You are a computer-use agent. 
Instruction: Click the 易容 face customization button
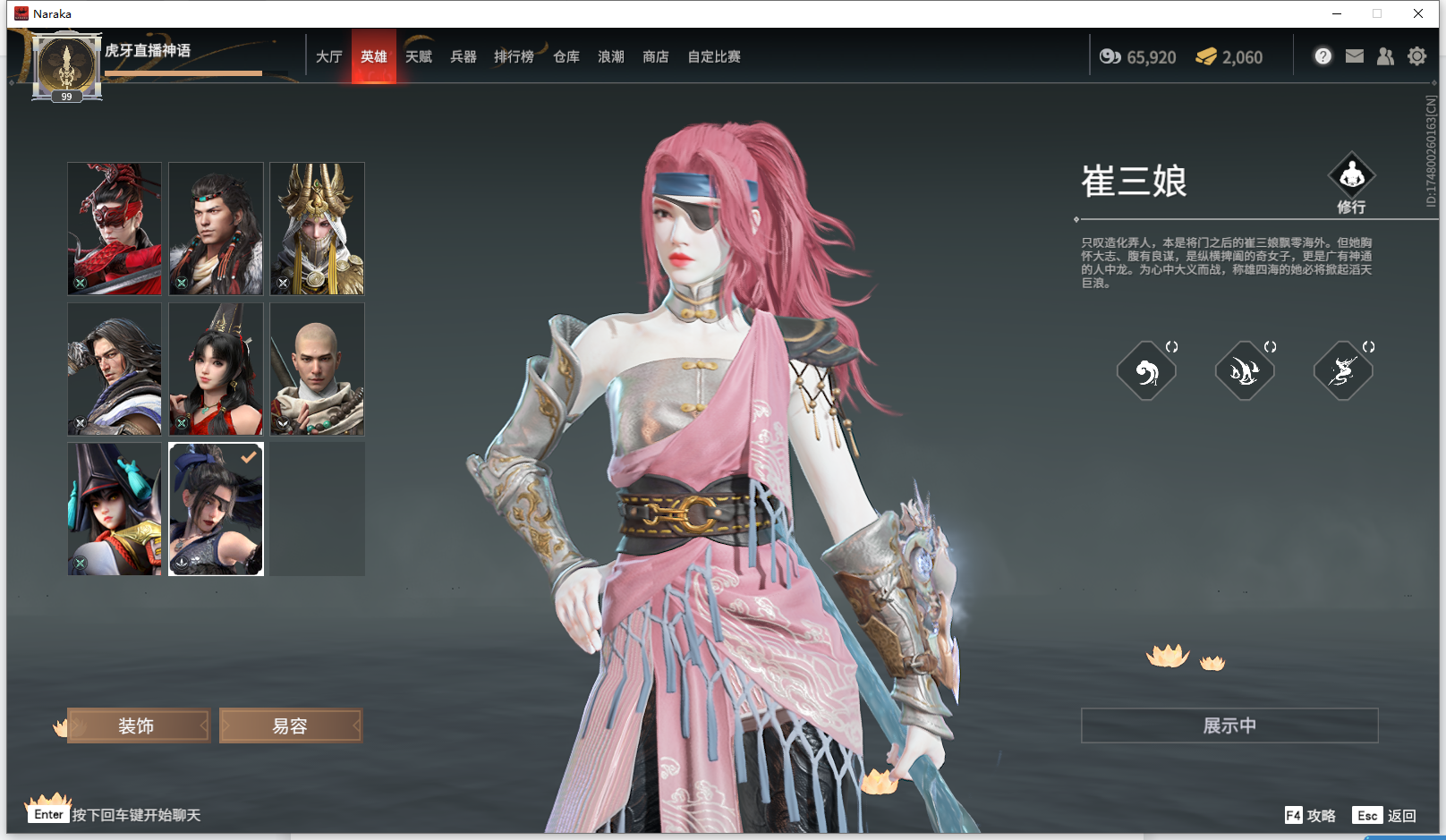click(290, 725)
